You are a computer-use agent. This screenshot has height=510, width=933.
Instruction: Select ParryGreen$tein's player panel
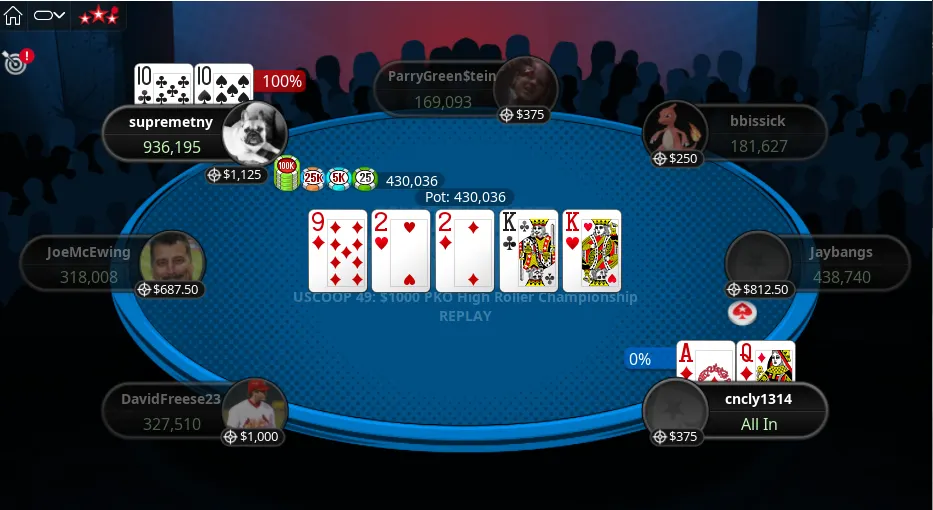tap(442, 87)
